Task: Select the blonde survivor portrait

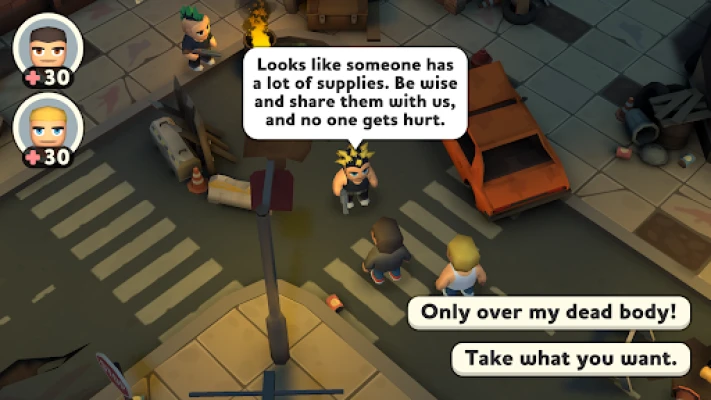Action: [x=47, y=126]
